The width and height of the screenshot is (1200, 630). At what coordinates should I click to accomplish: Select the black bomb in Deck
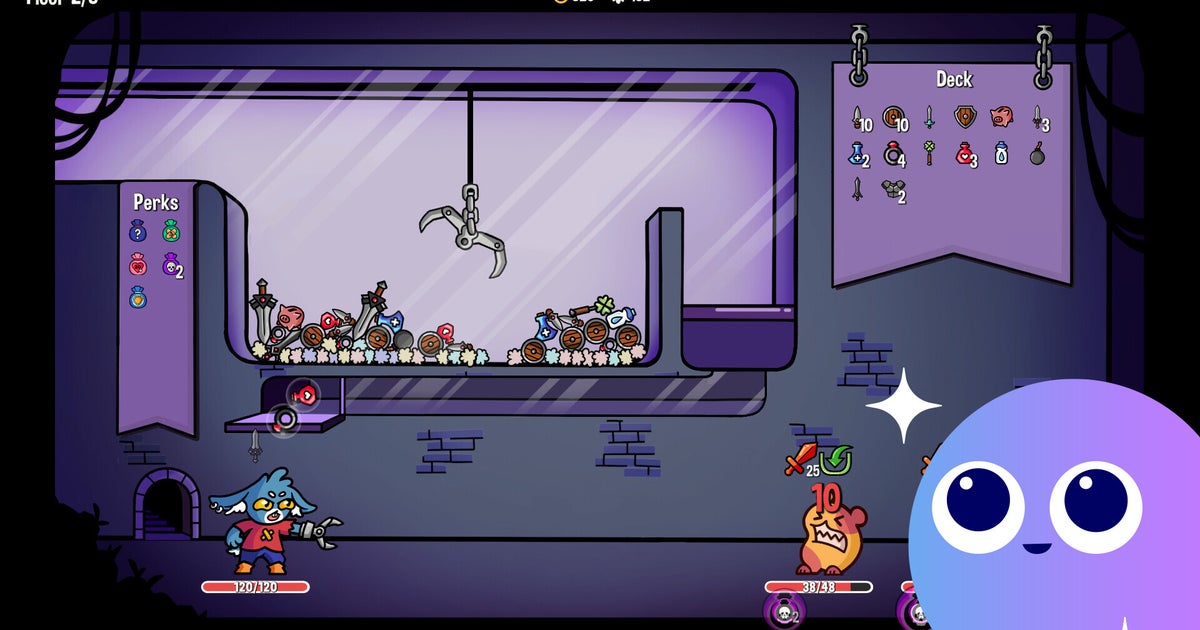pos(1037,155)
